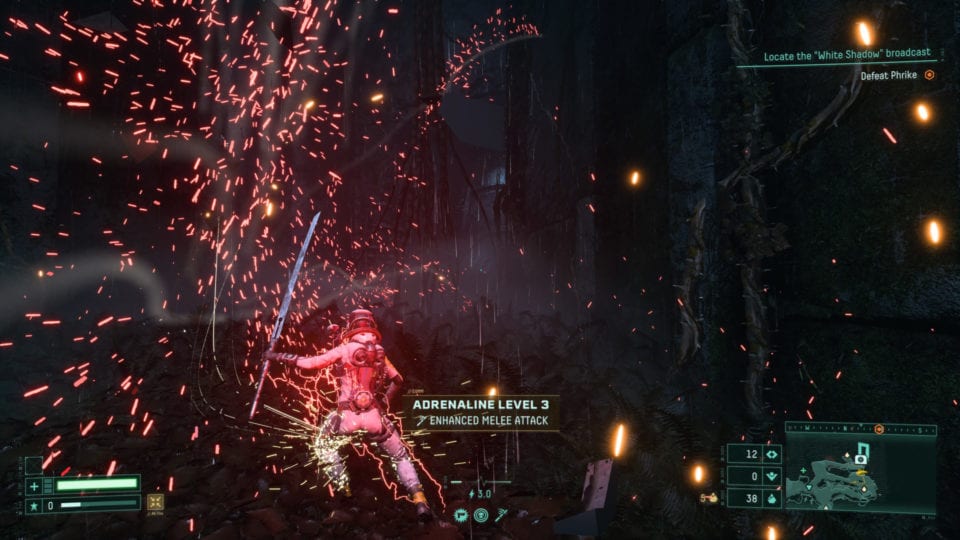Select the pistol weapon icon

click(461, 515)
